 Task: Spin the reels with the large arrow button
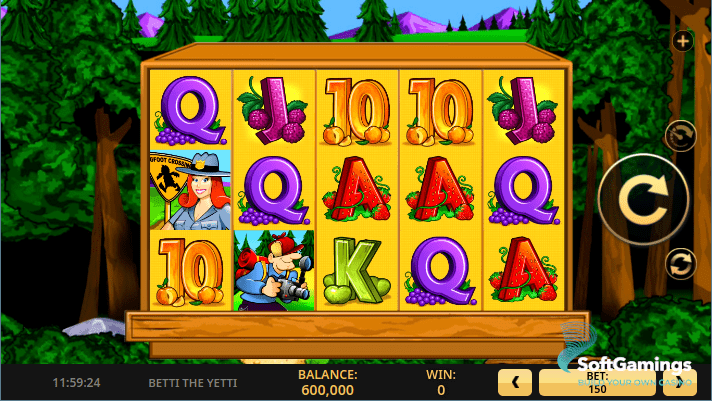[x=642, y=200]
